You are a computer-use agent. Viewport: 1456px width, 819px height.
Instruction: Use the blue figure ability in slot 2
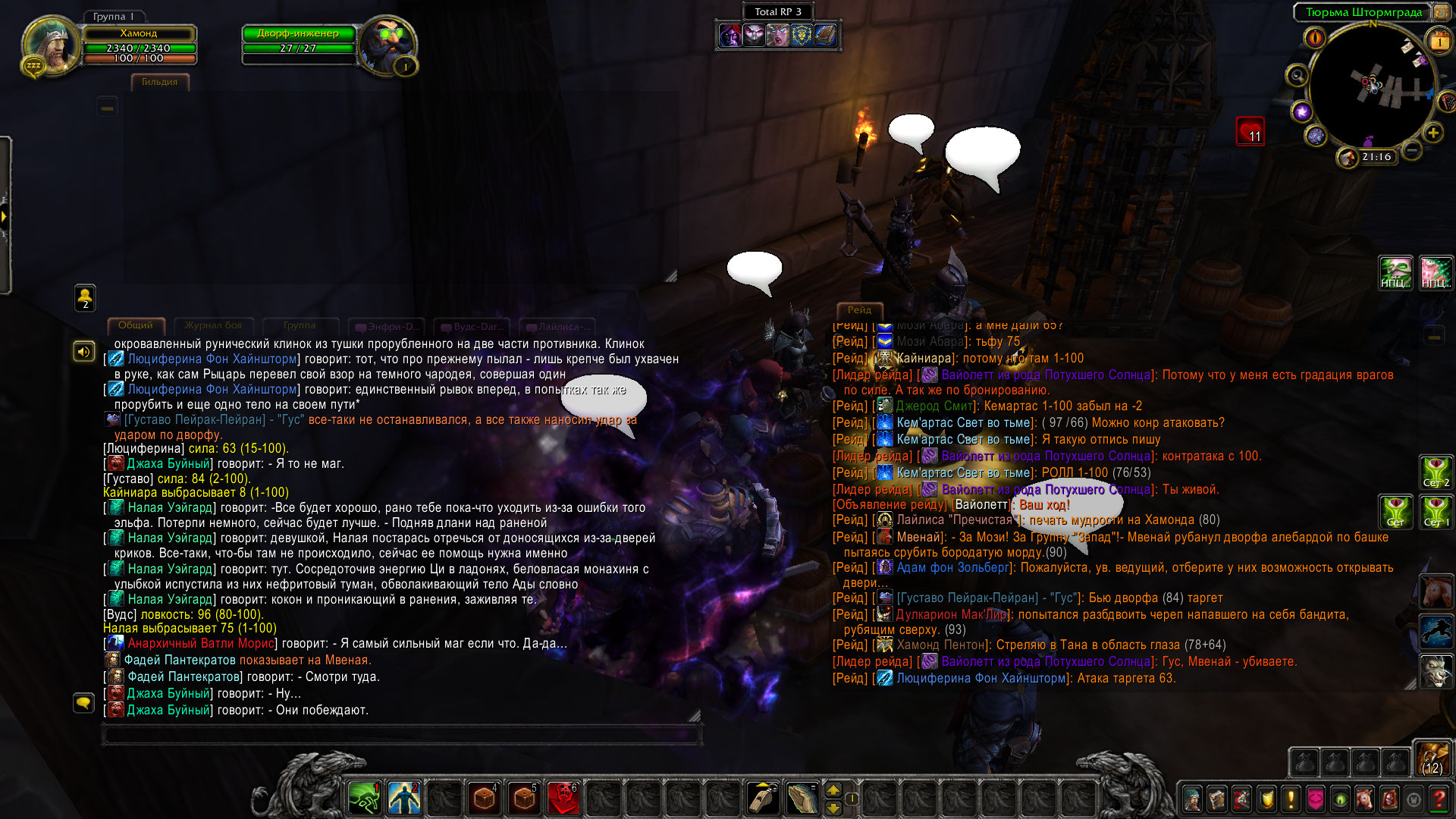[x=404, y=799]
